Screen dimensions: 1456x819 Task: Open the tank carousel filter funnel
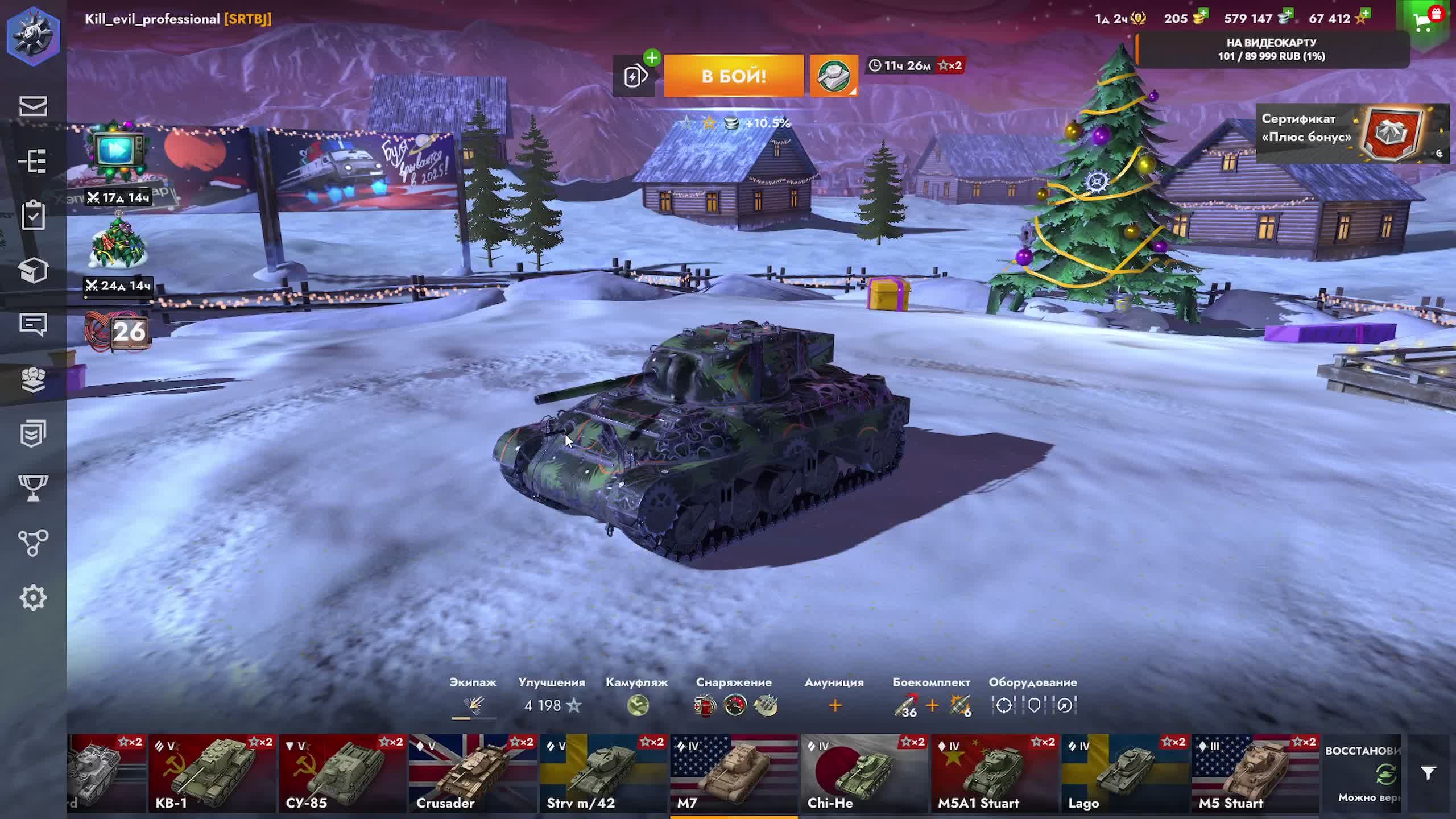[x=1428, y=773]
